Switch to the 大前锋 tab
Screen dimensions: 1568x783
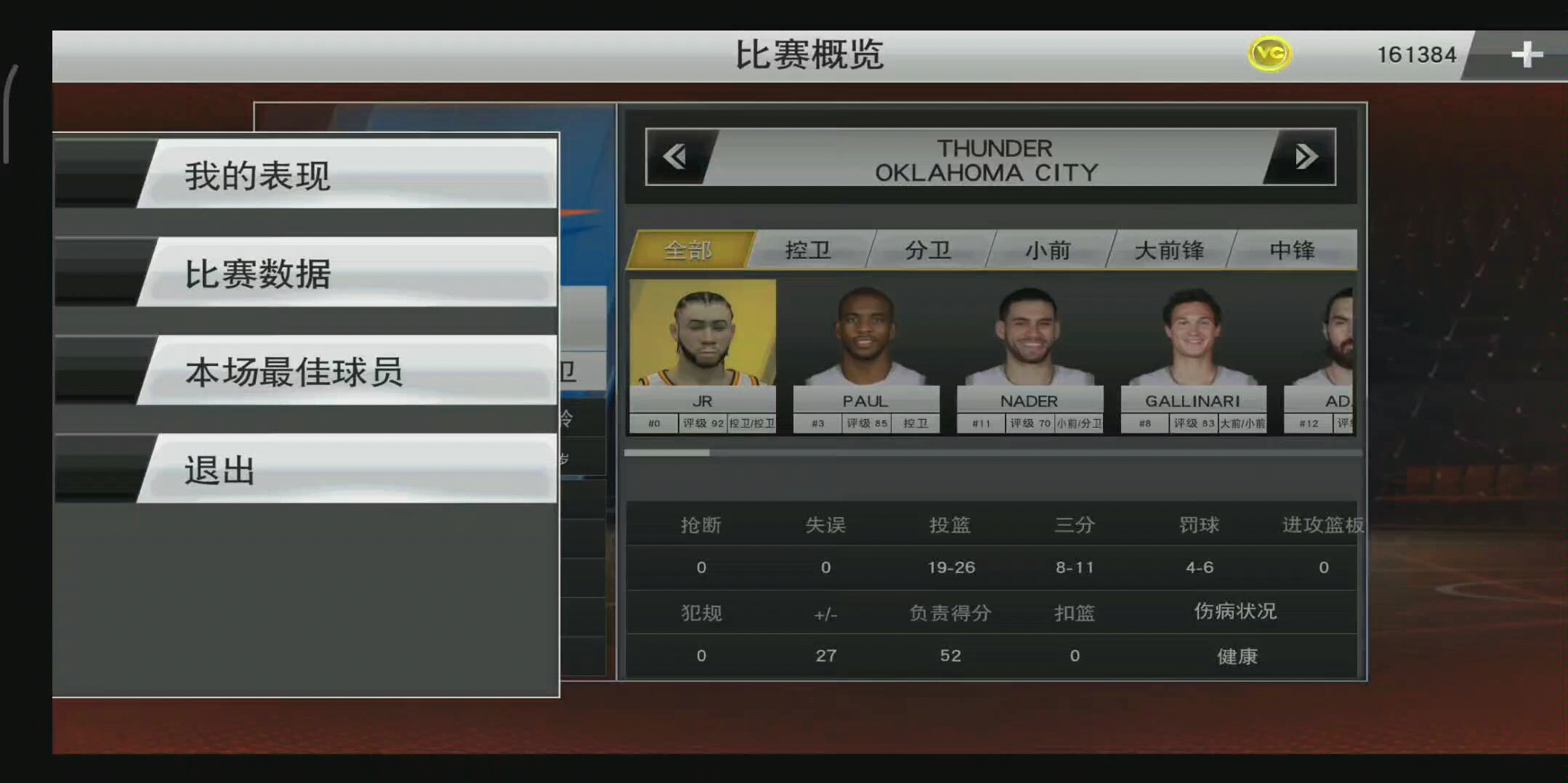(x=1170, y=250)
